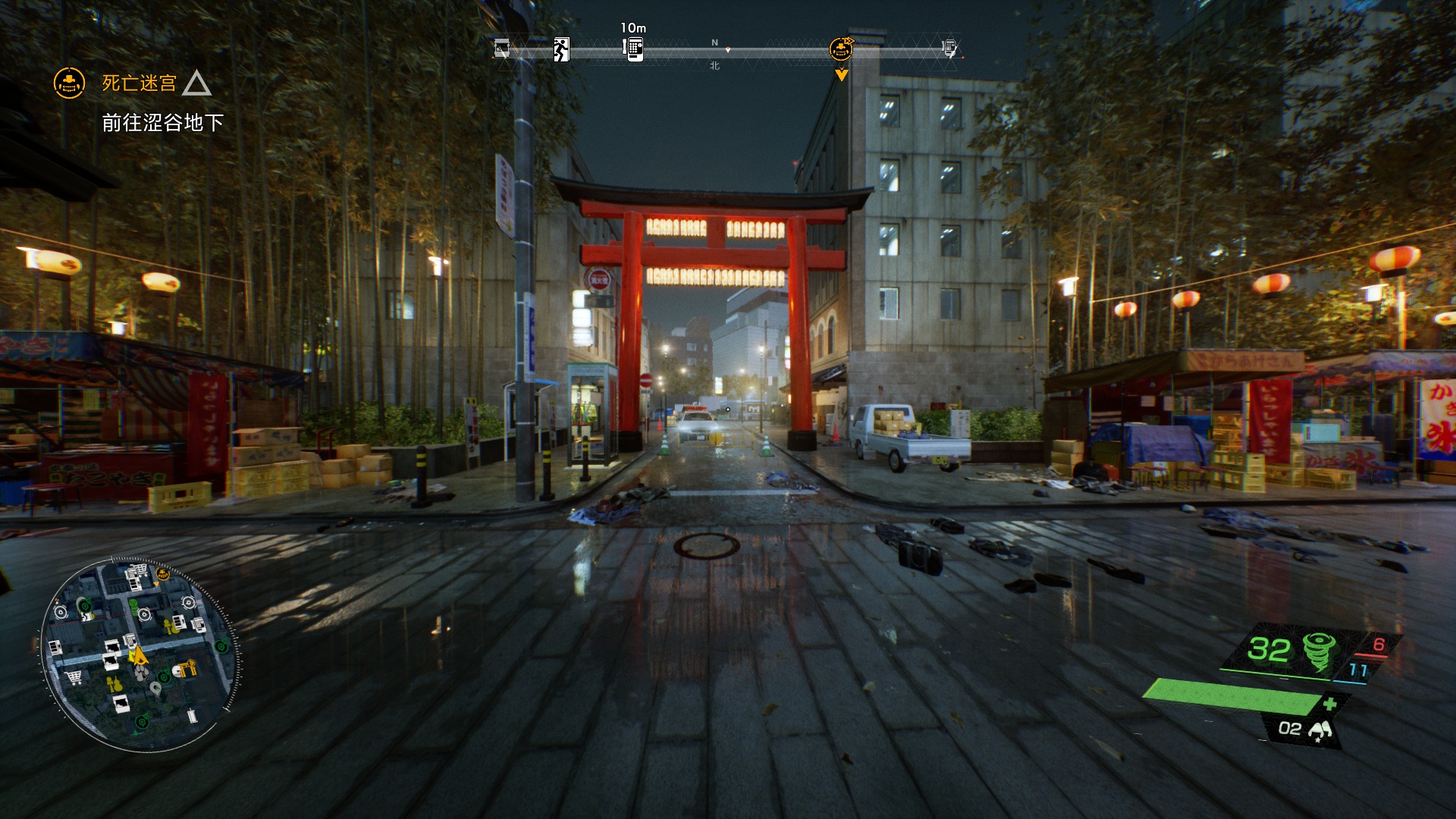The height and width of the screenshot is (819, 1456).
Task: Open the 死亡迷宫 quest tracker
Action: [x=140, y=83]
